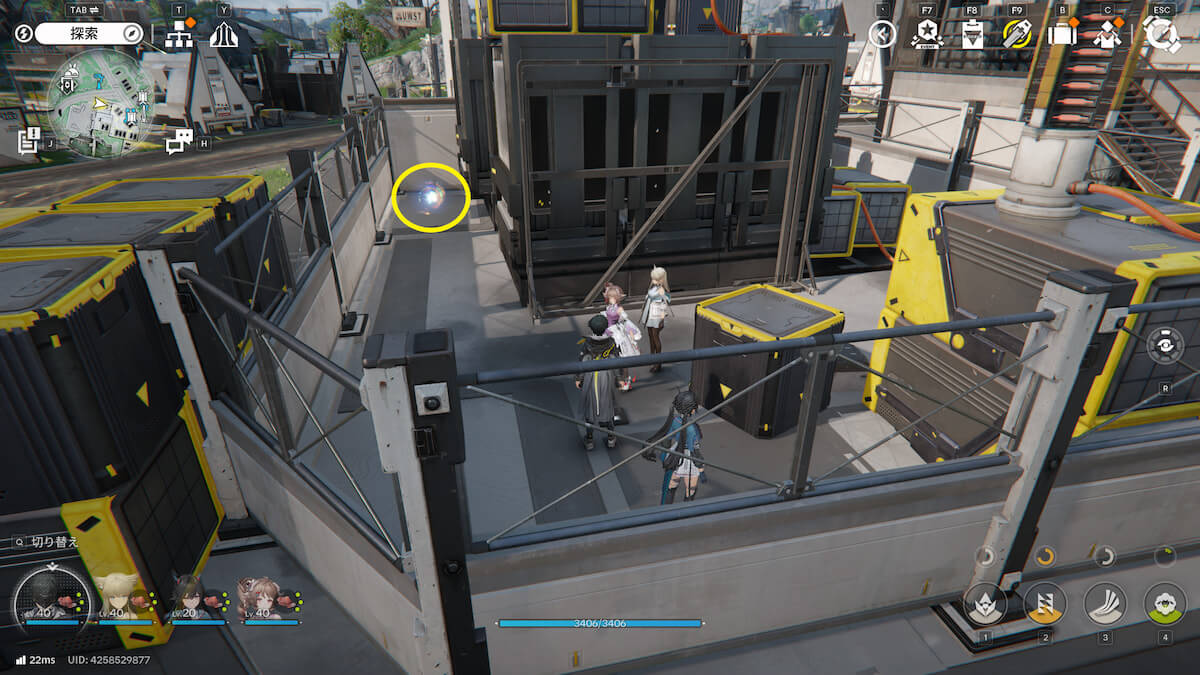Open the tech tree hierarchy icon
The width and height of the screenshot is (1200, 675).
[x=179, y=35]
